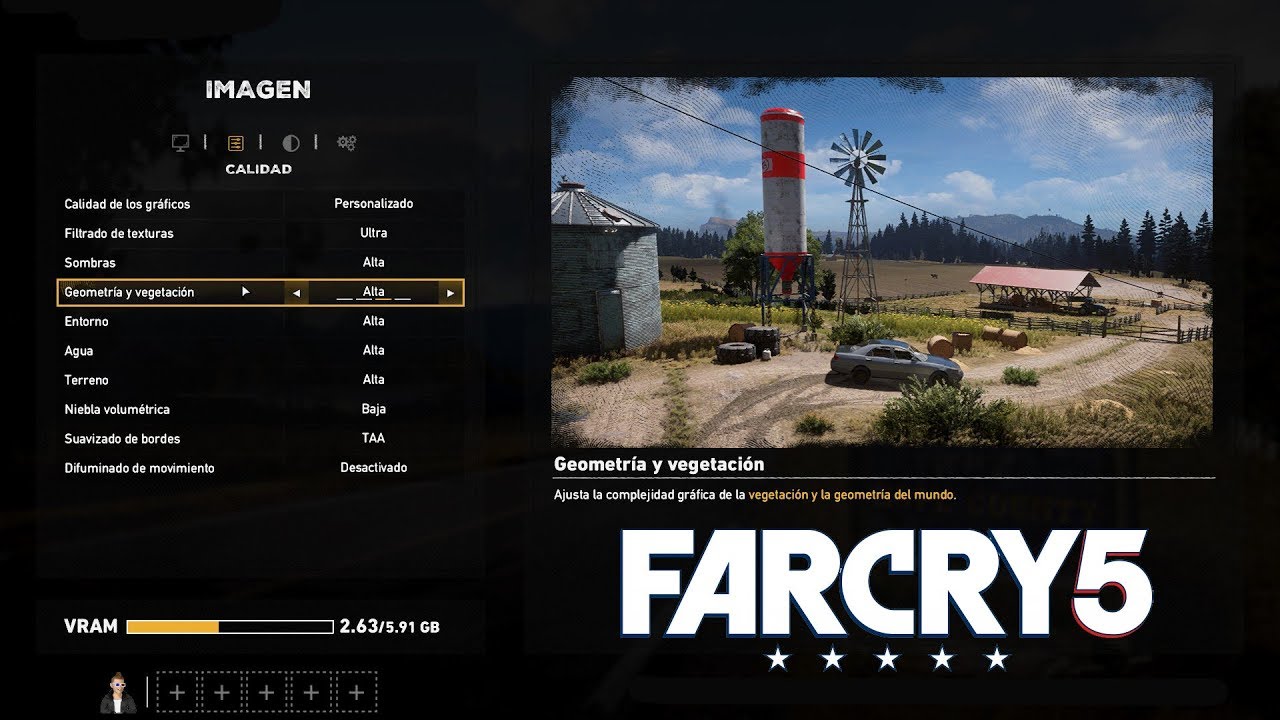Switch to the monitor display tab

[181, 143]
